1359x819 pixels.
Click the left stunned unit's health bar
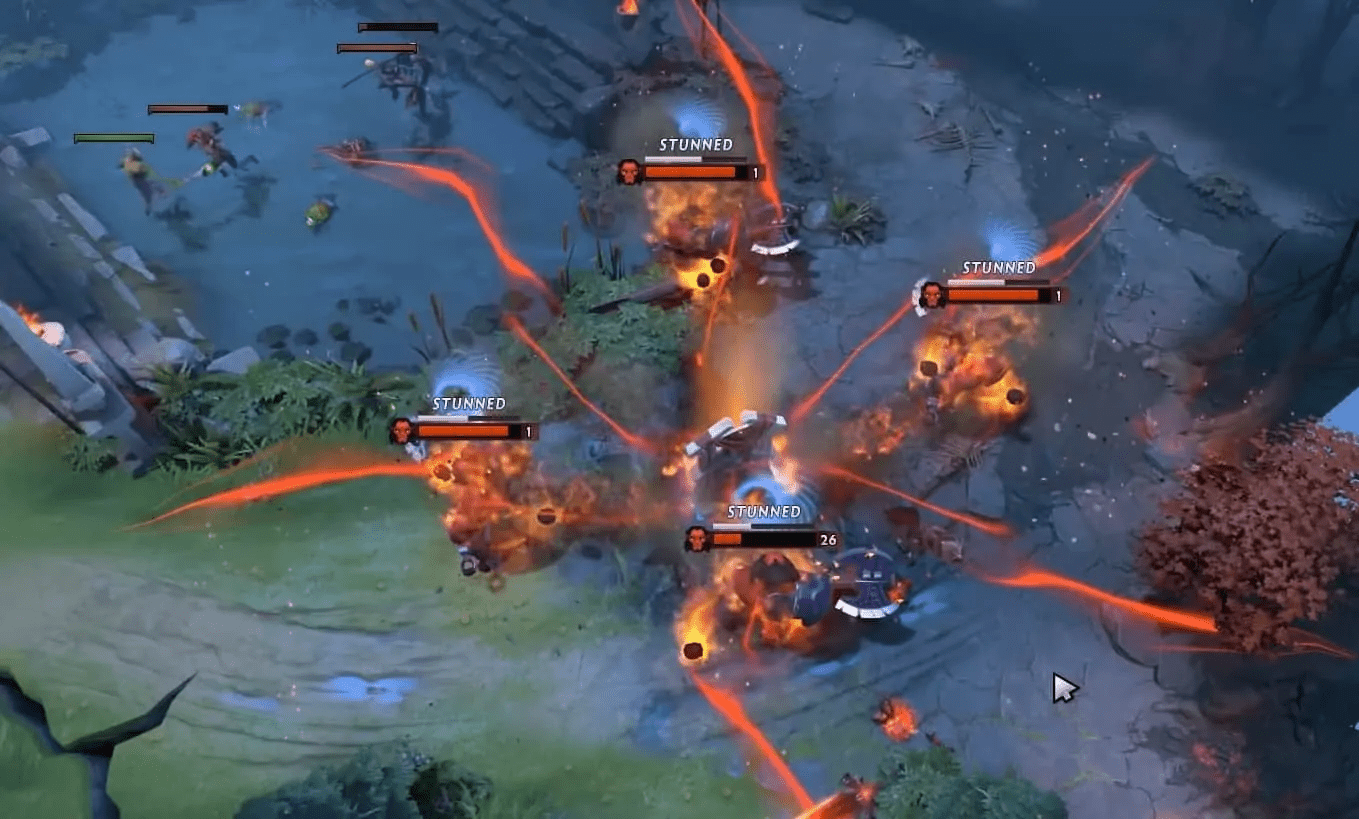[x=465, y=429]
